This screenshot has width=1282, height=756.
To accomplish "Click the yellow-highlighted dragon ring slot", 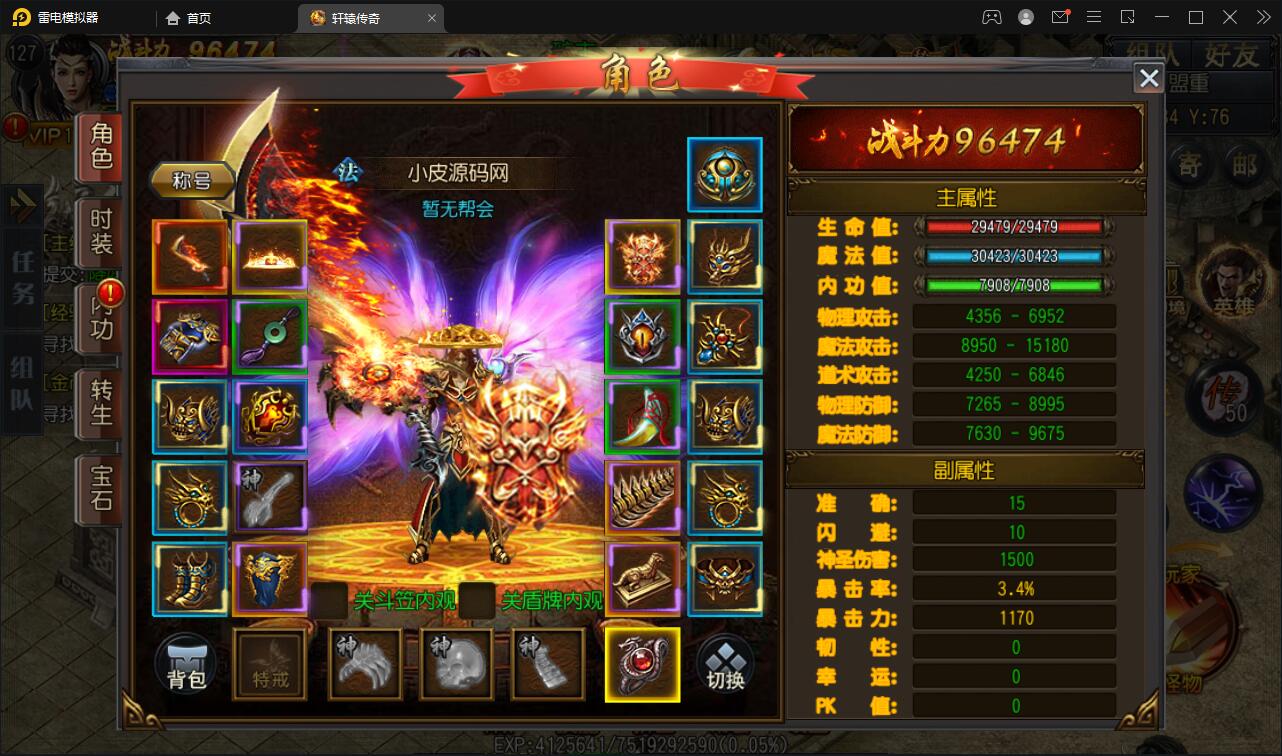I will (x=643, y=663).
